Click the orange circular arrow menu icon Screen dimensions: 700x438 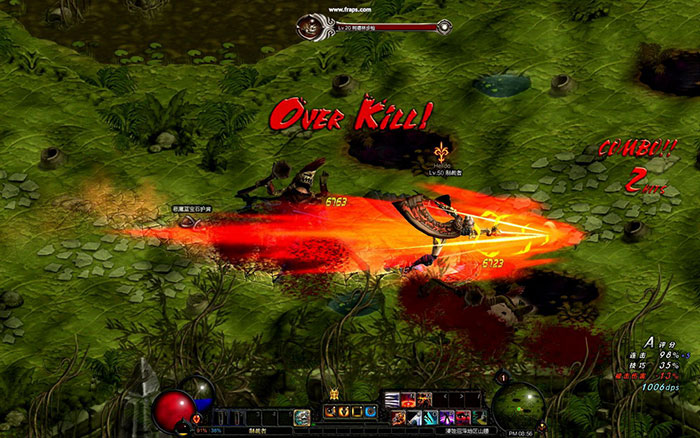(x=330, y=411)
